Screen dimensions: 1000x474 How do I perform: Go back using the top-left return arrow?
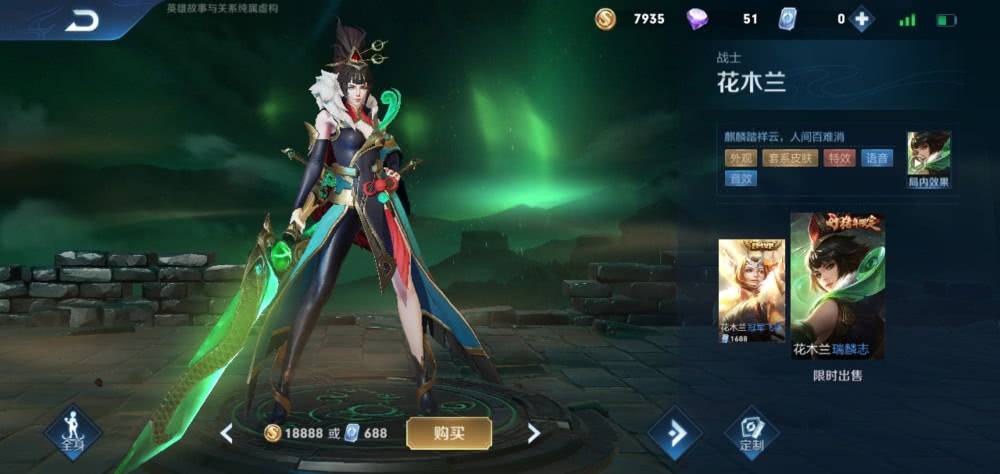click(82, 20)
